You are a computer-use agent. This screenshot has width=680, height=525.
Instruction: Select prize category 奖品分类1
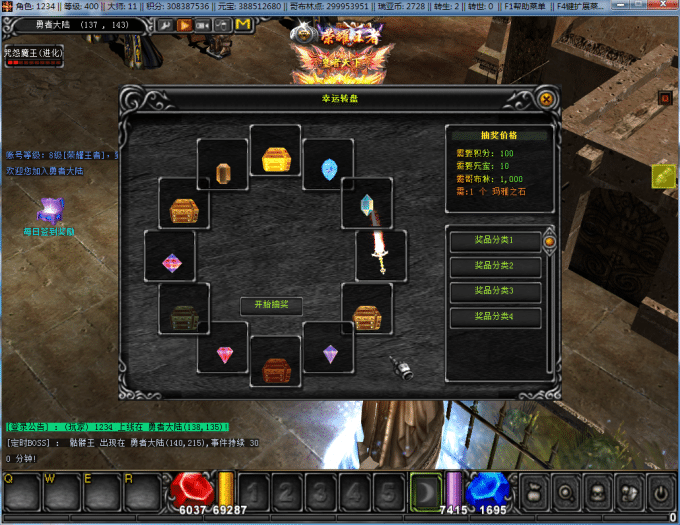click(495, 241)
